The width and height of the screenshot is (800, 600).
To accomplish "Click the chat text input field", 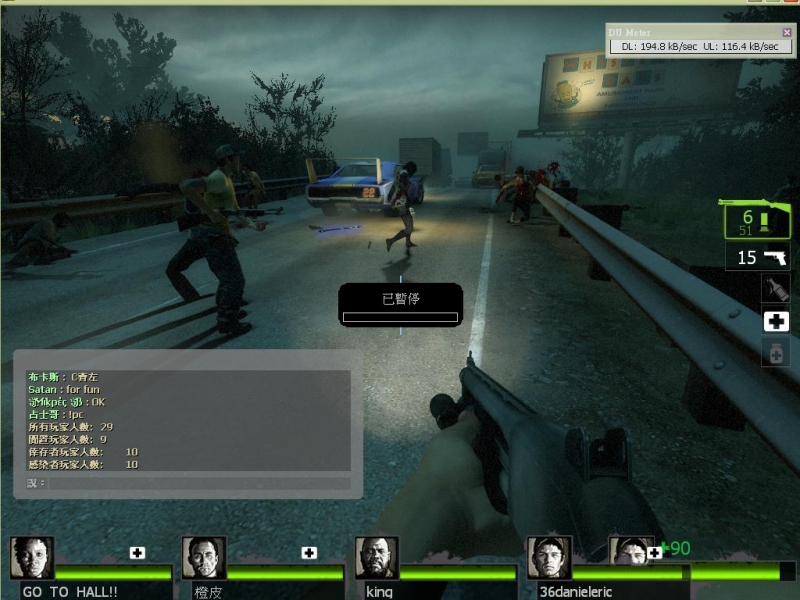I will click(x=198, y=483).
